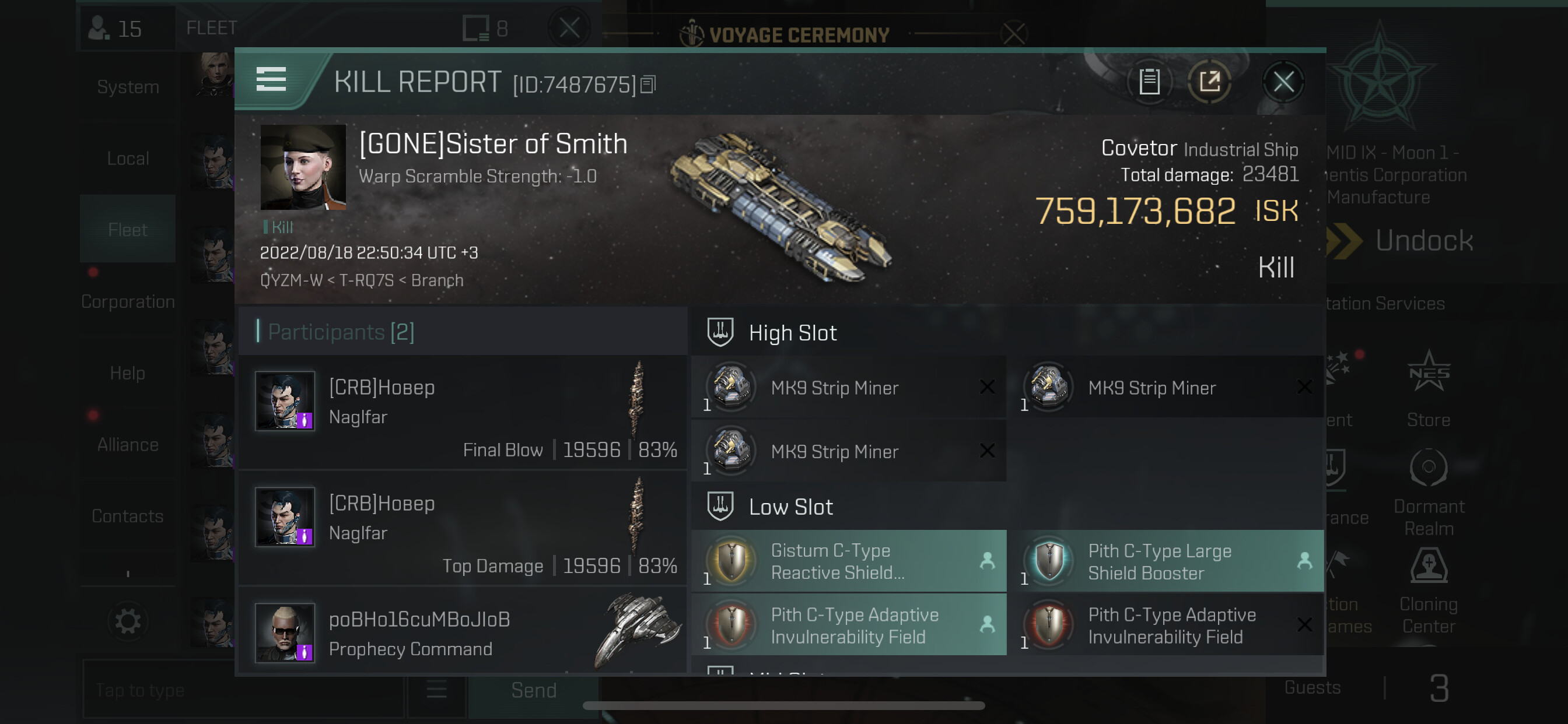Share the kill report externally
The height and width of the screenshot is (724, 1568).
click(1209, 82)
